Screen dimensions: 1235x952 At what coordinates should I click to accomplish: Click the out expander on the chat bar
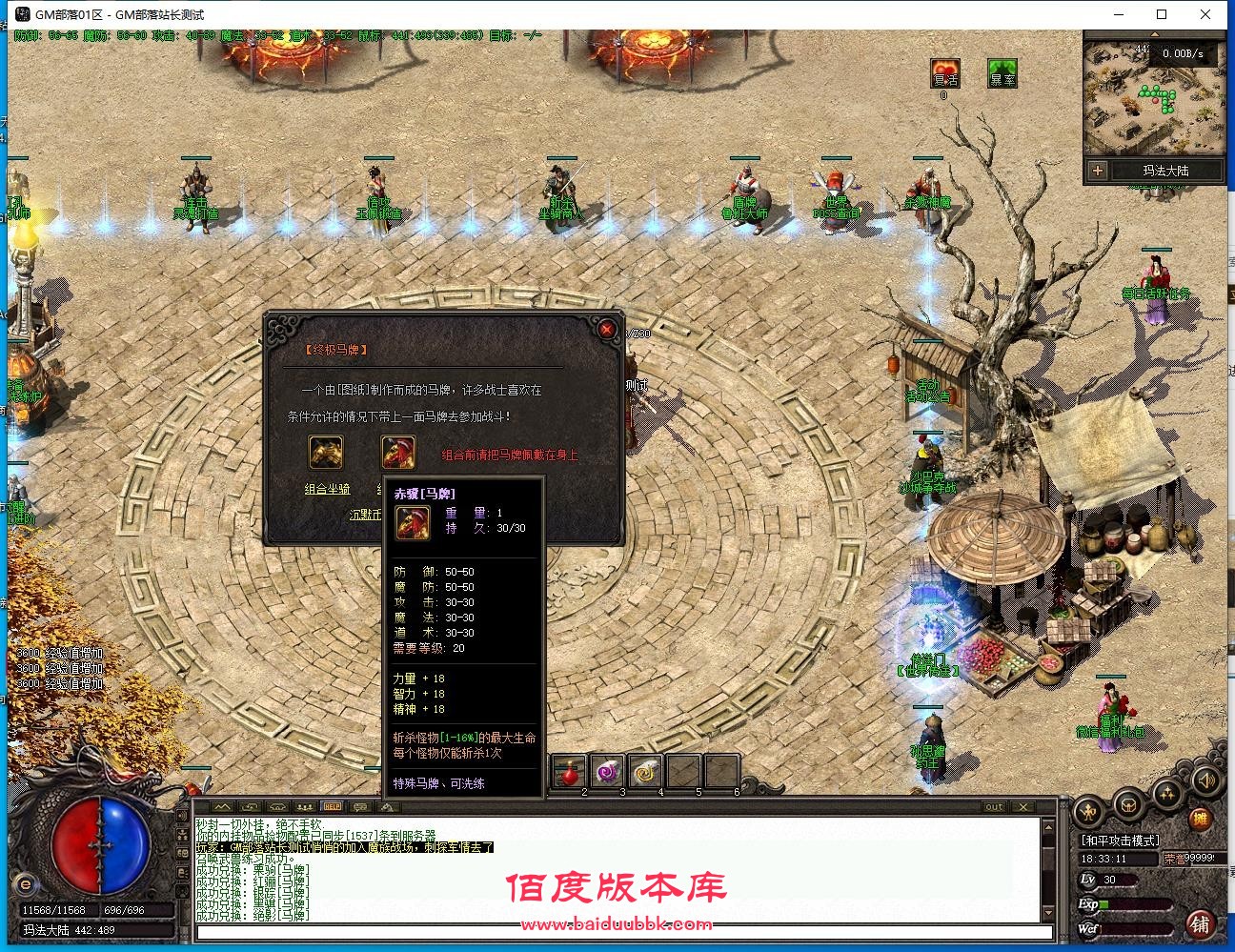(995, 807)
